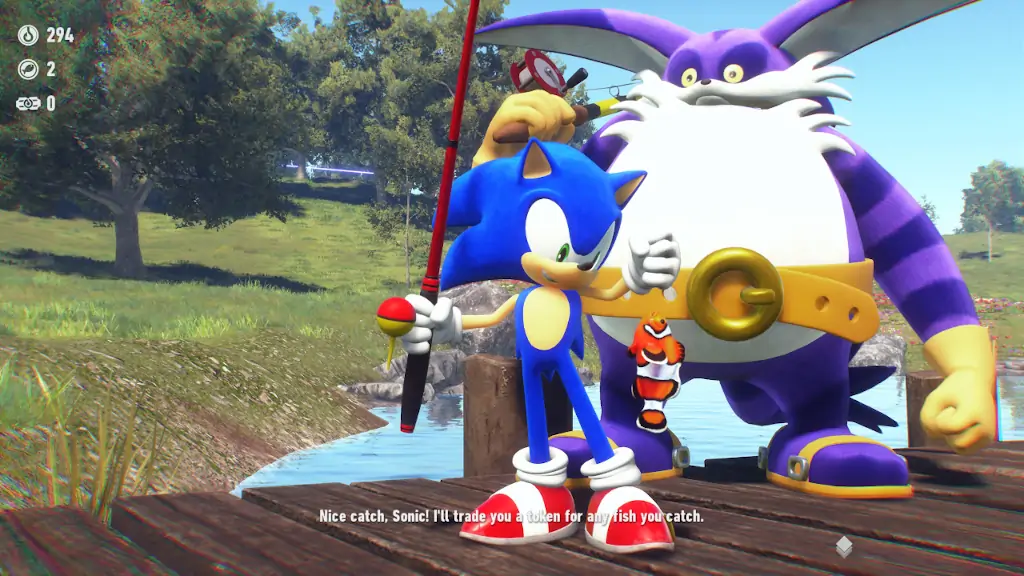Click the dialogue continue diamond indicator
Image resolution: width=1024 pixels, height=576 pixels.
click(844, 546)
